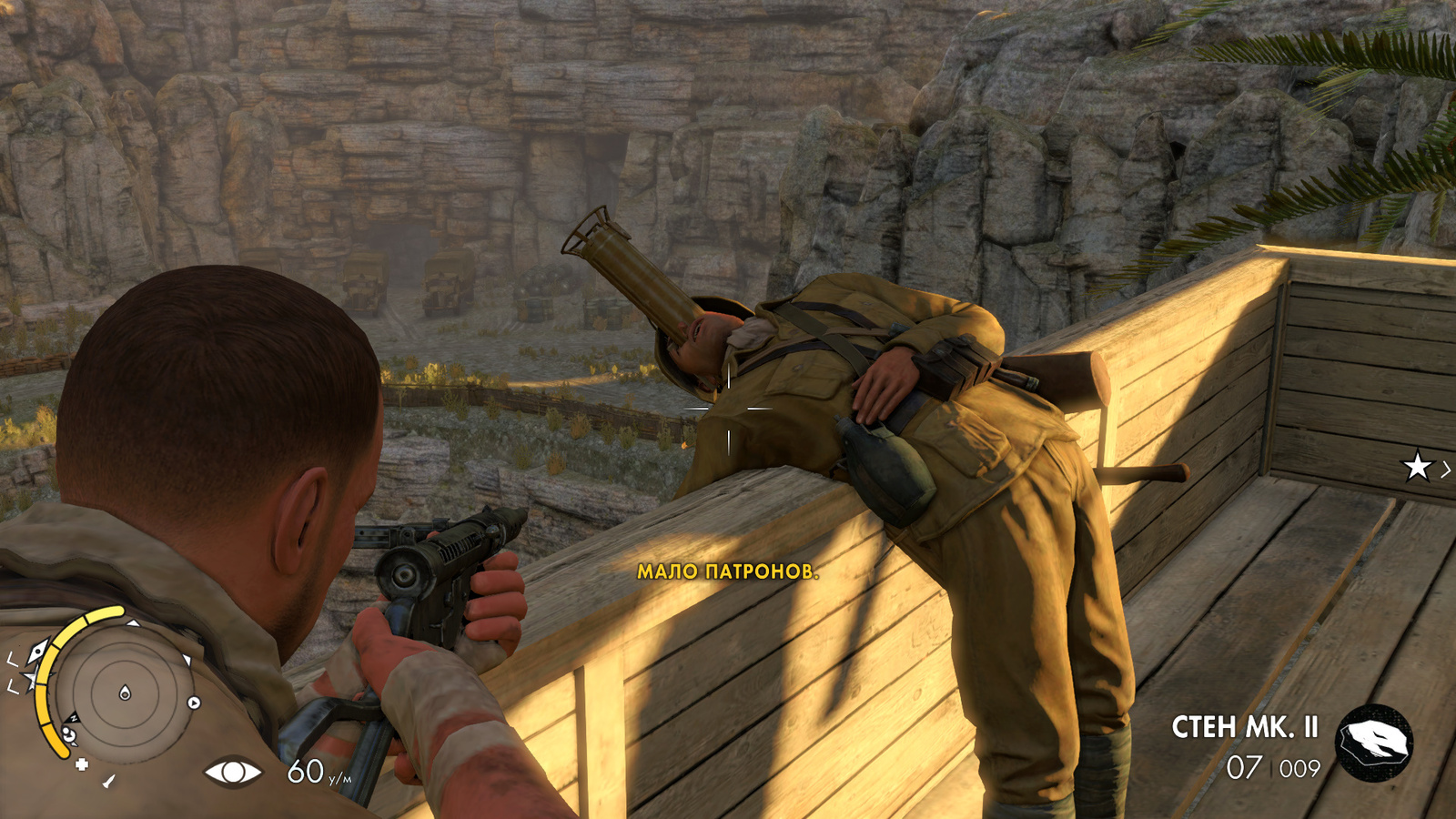Select the eye visibility indicator icon
This screenshot has width=1456, height=819.
232,773
